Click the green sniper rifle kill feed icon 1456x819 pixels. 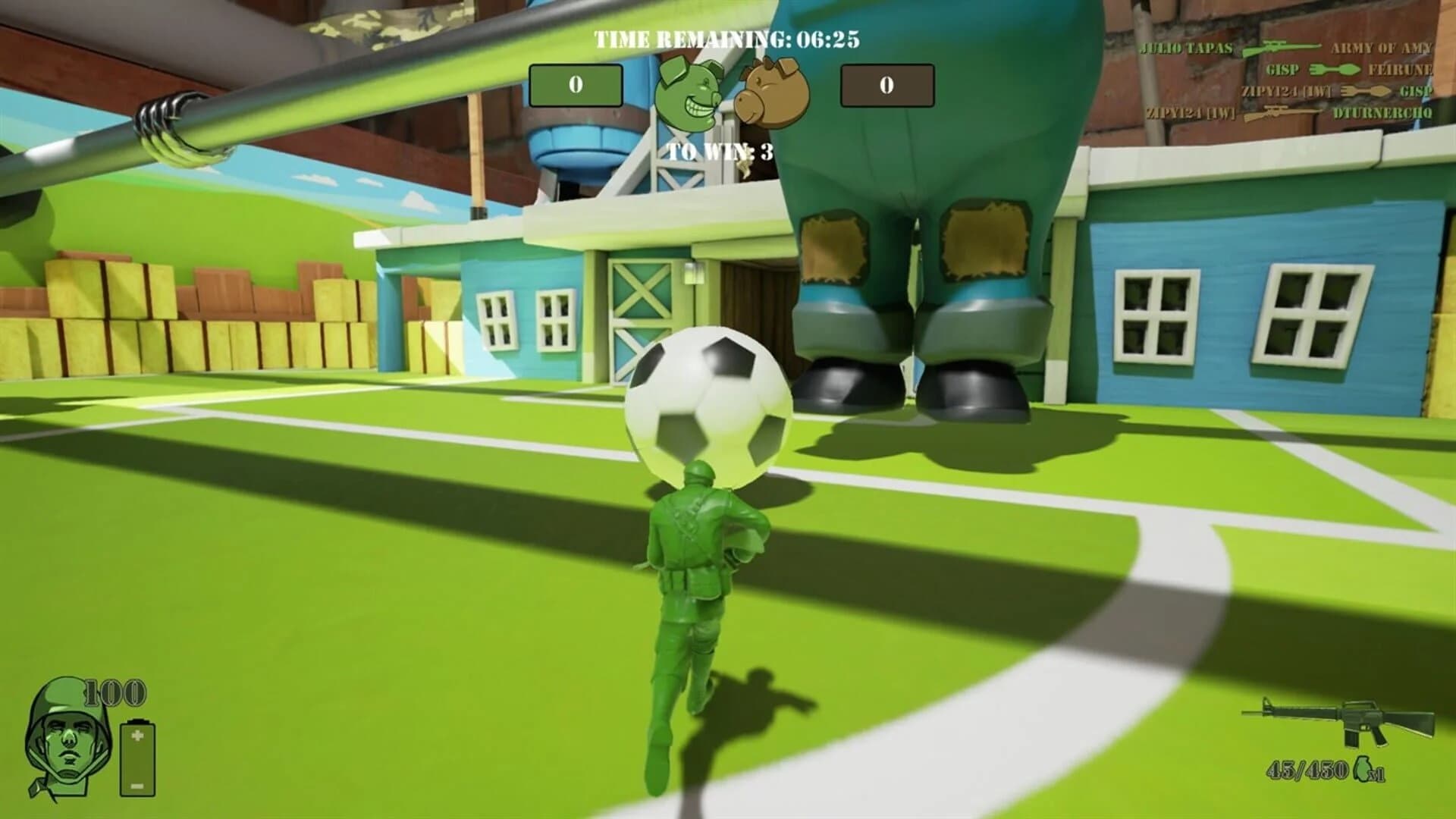click(1282, 47)
